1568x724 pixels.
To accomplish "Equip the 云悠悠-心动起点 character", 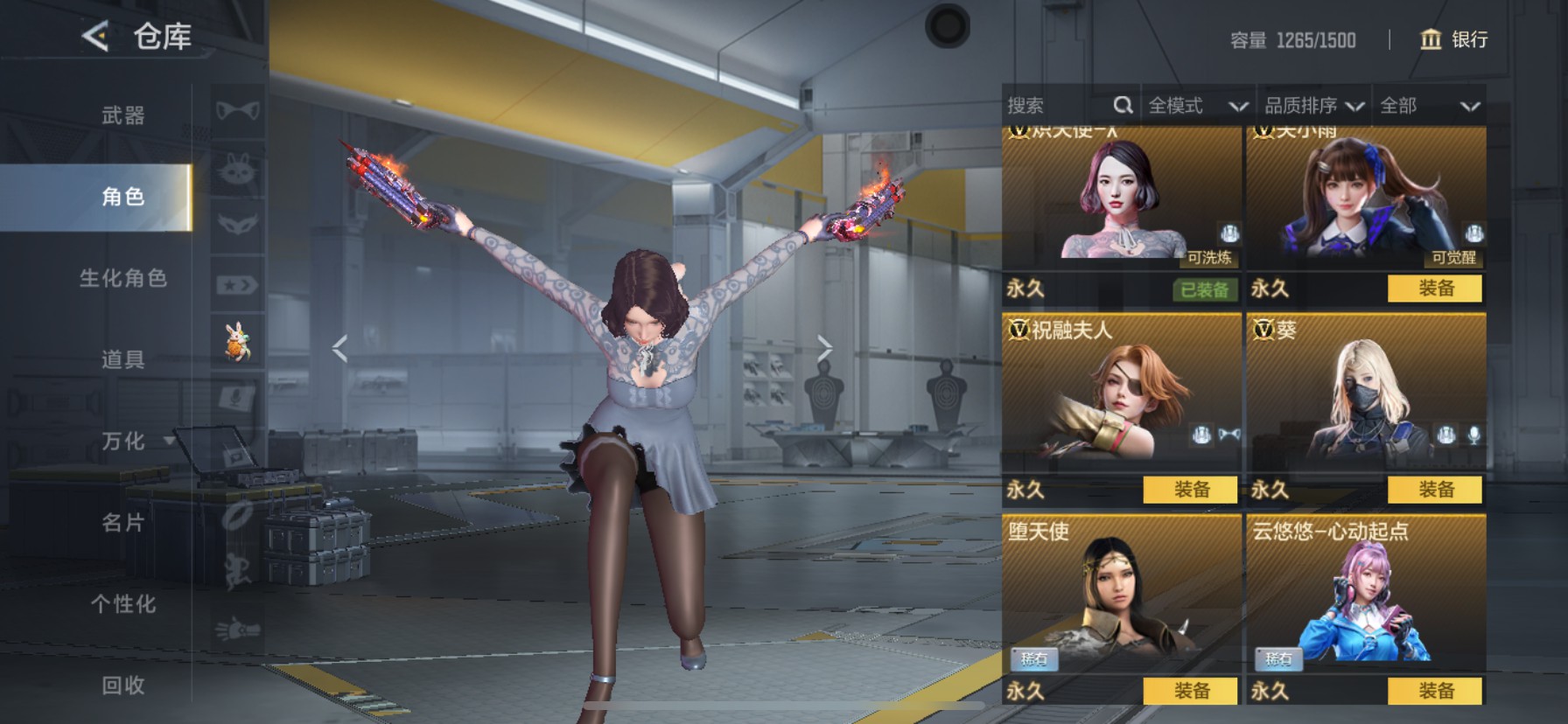I will coord(1435,691).
